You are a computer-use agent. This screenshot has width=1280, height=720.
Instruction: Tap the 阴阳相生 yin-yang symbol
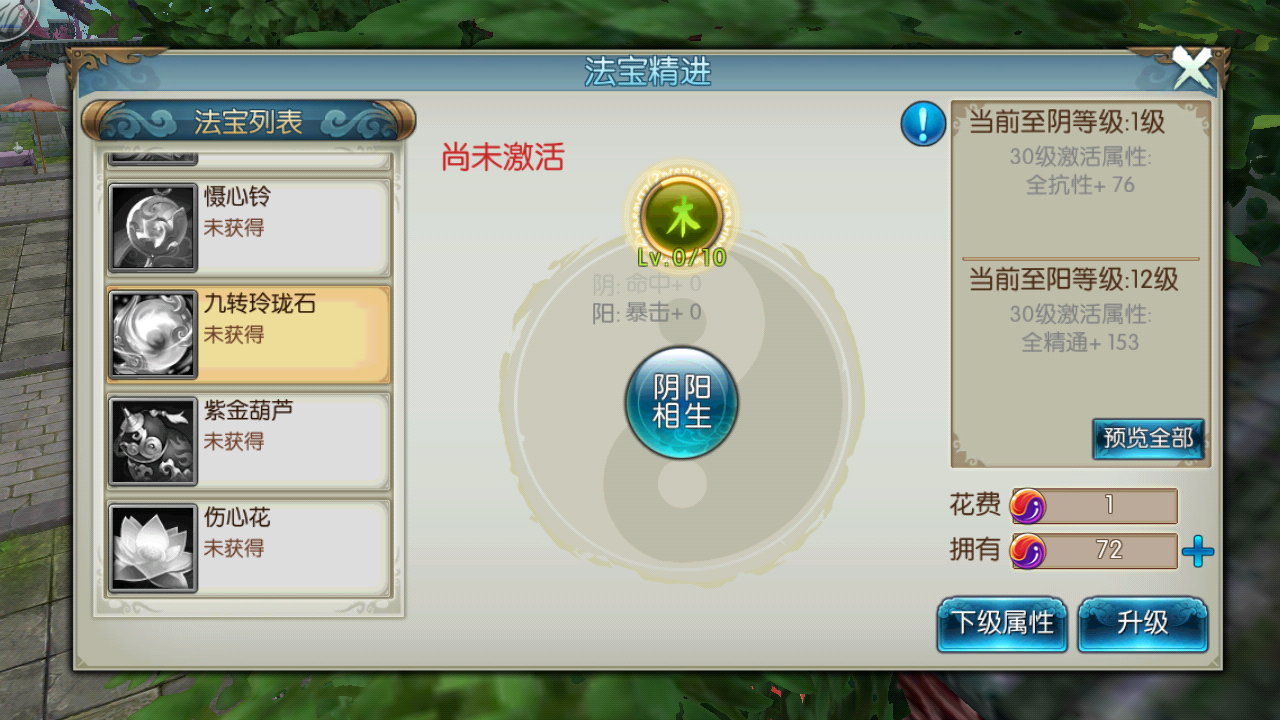[x=681, y=405]
